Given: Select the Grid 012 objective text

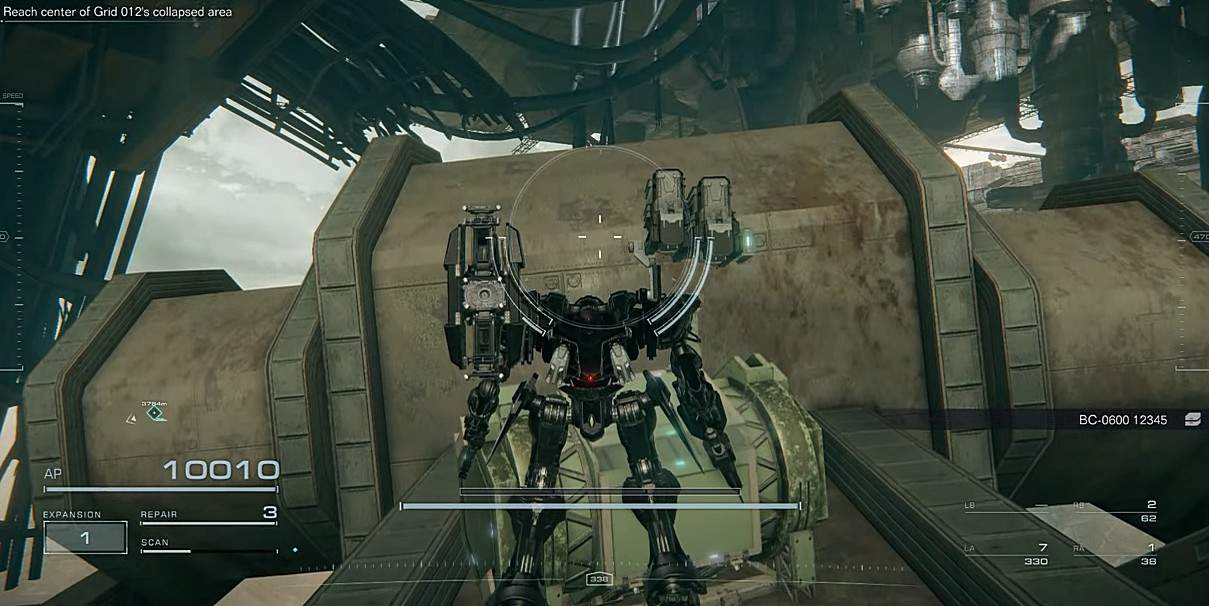Looking at the screenshot, I should click(x=118, y=12).
